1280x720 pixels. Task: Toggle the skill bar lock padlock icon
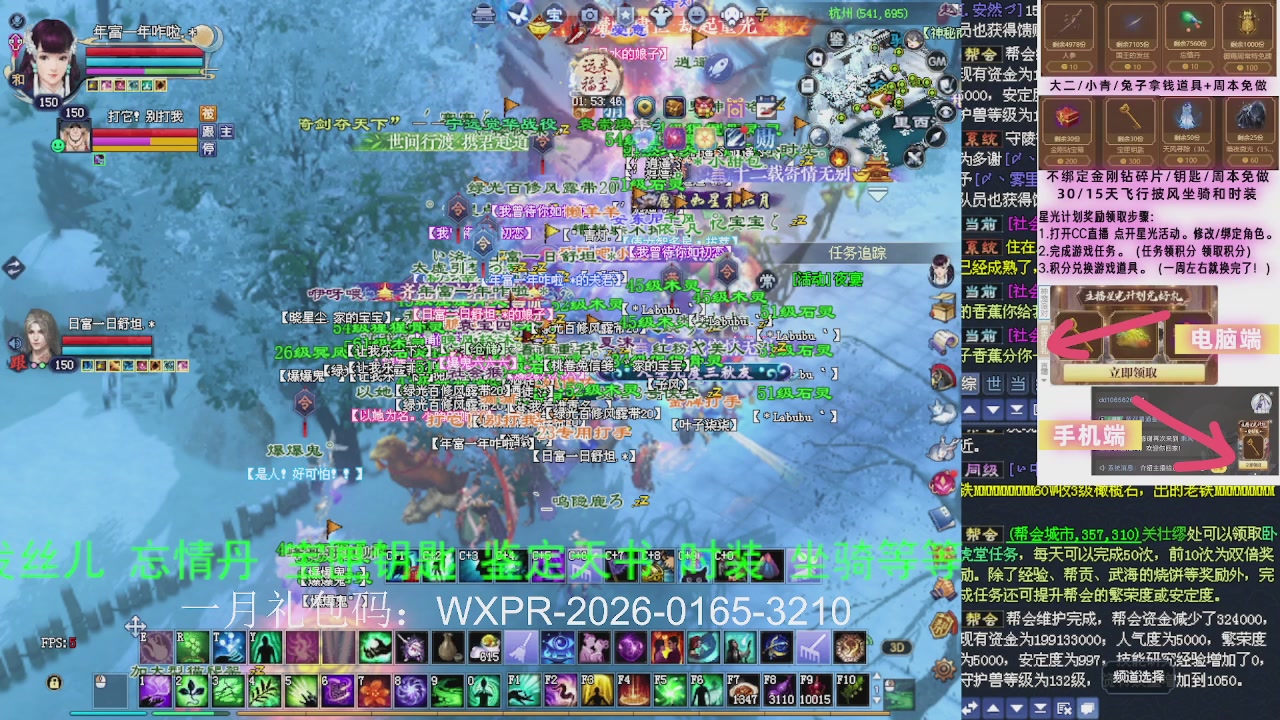[55, 682]
